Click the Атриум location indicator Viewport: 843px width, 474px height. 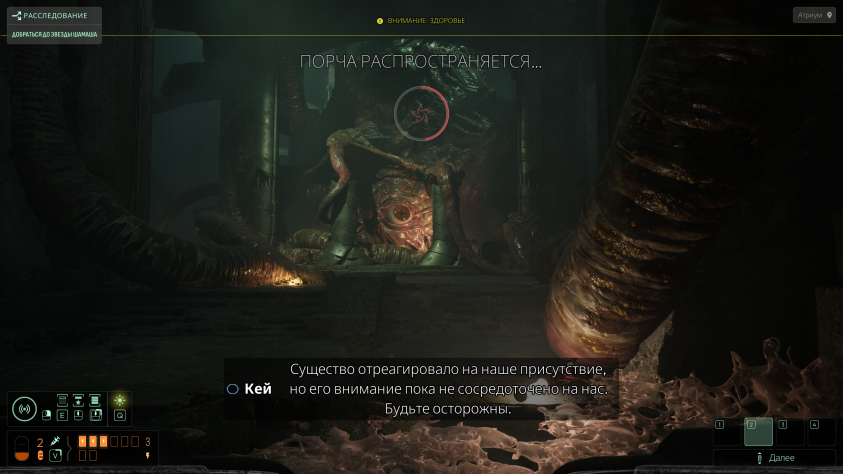point(814,15)
